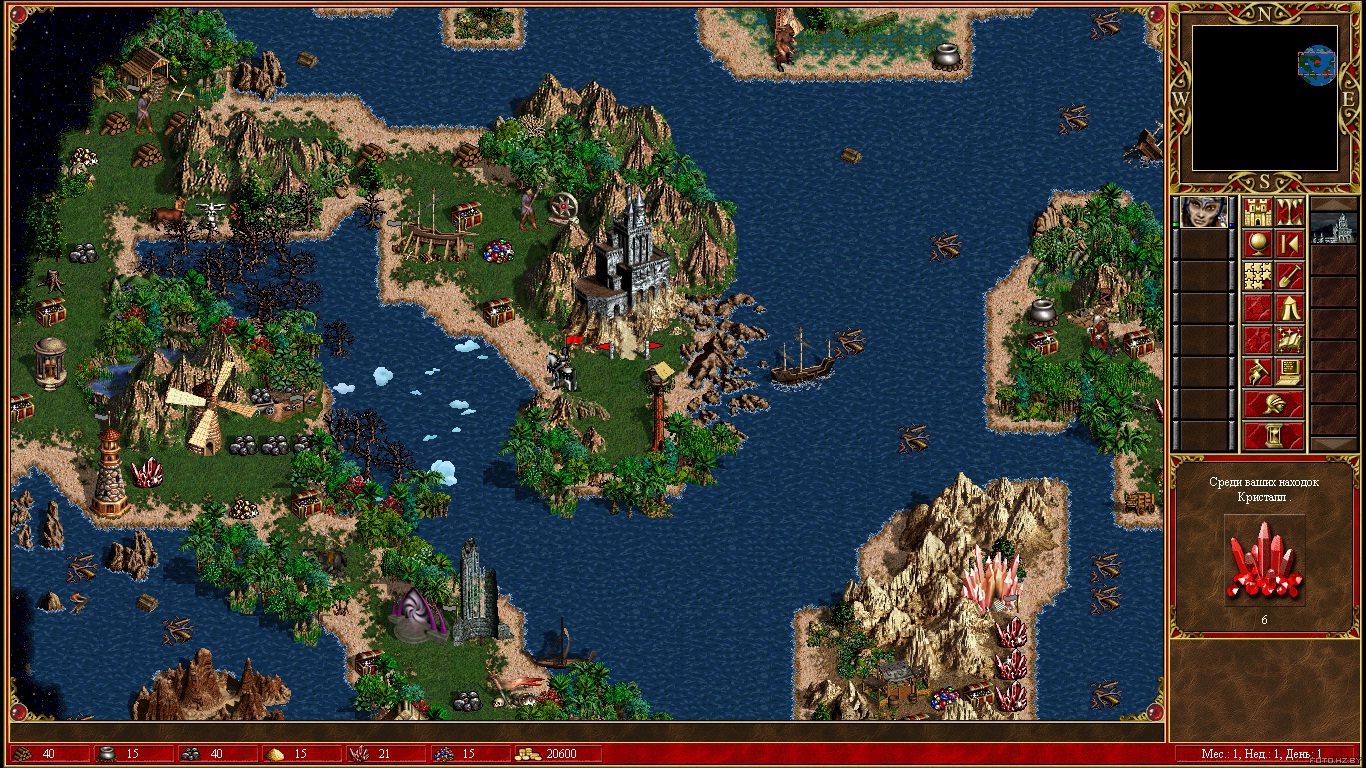1366x768 pixels.
Task: Open system options computer button
Action: [x=1289, y=371]
